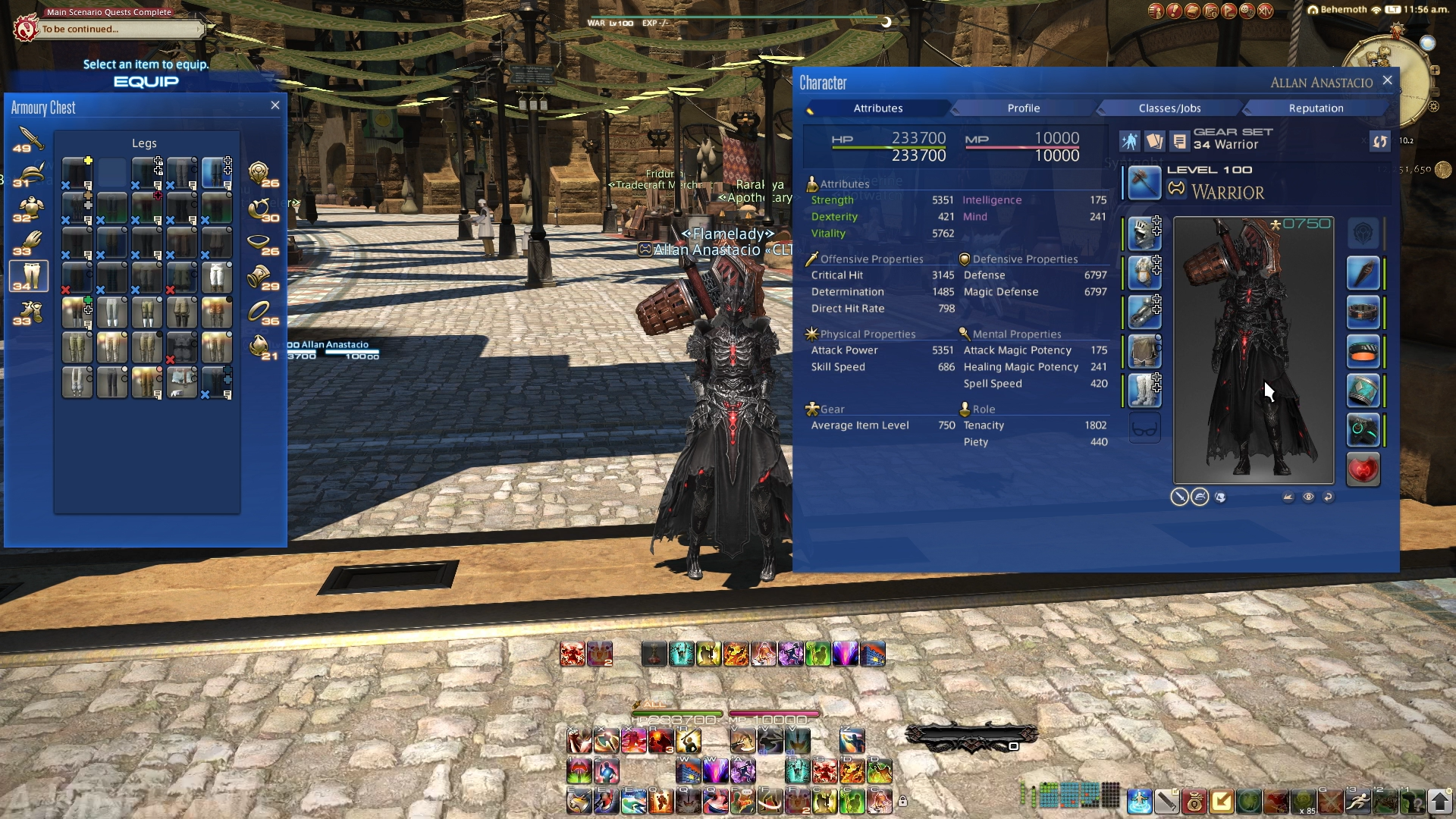Close the Character window

pyautogui.click(x=1387, y=80)
